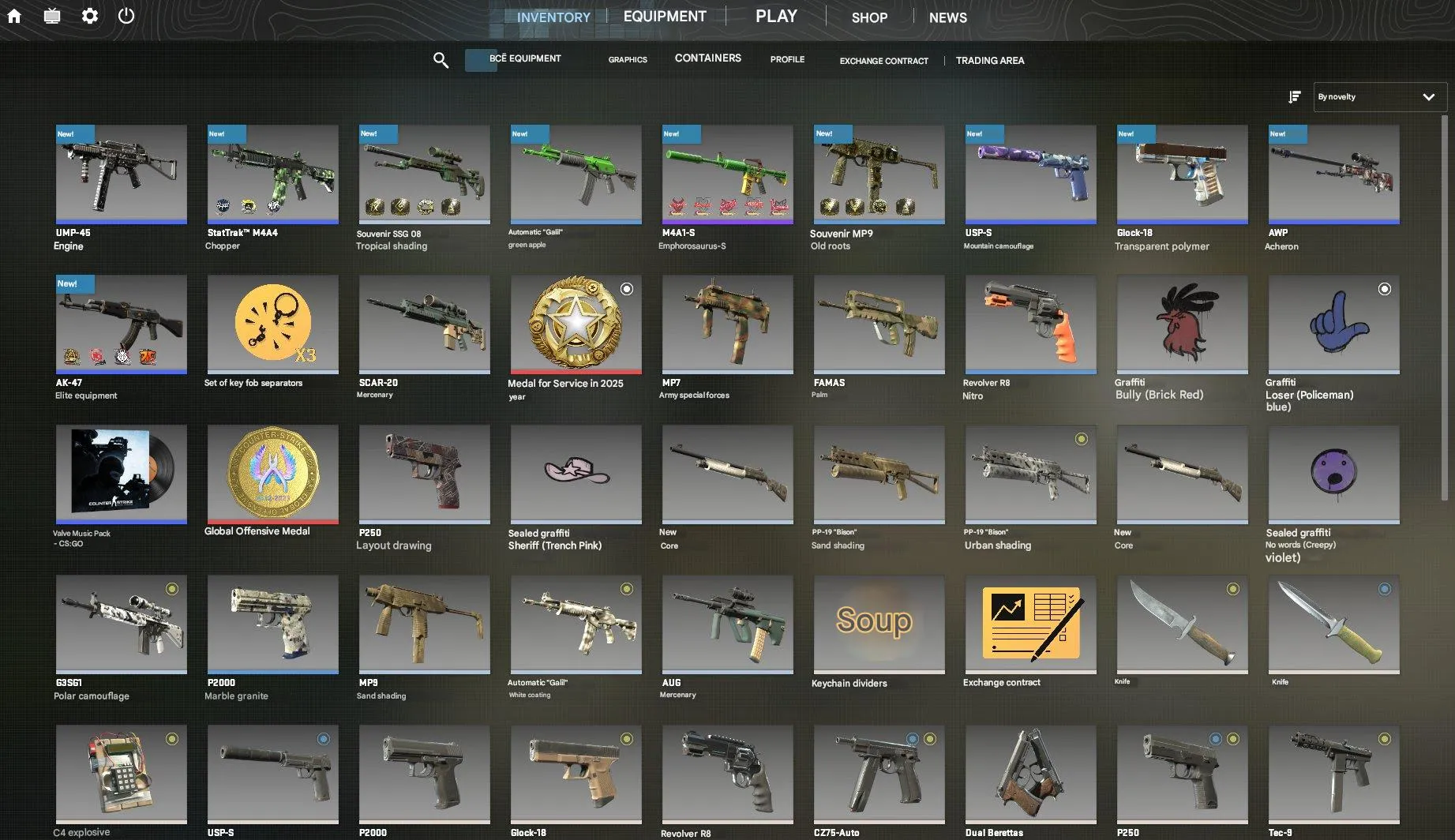Open the SHOP page
Image resolution: width=1455 pixels, height=840 pixels.
(x=868, y=17)
